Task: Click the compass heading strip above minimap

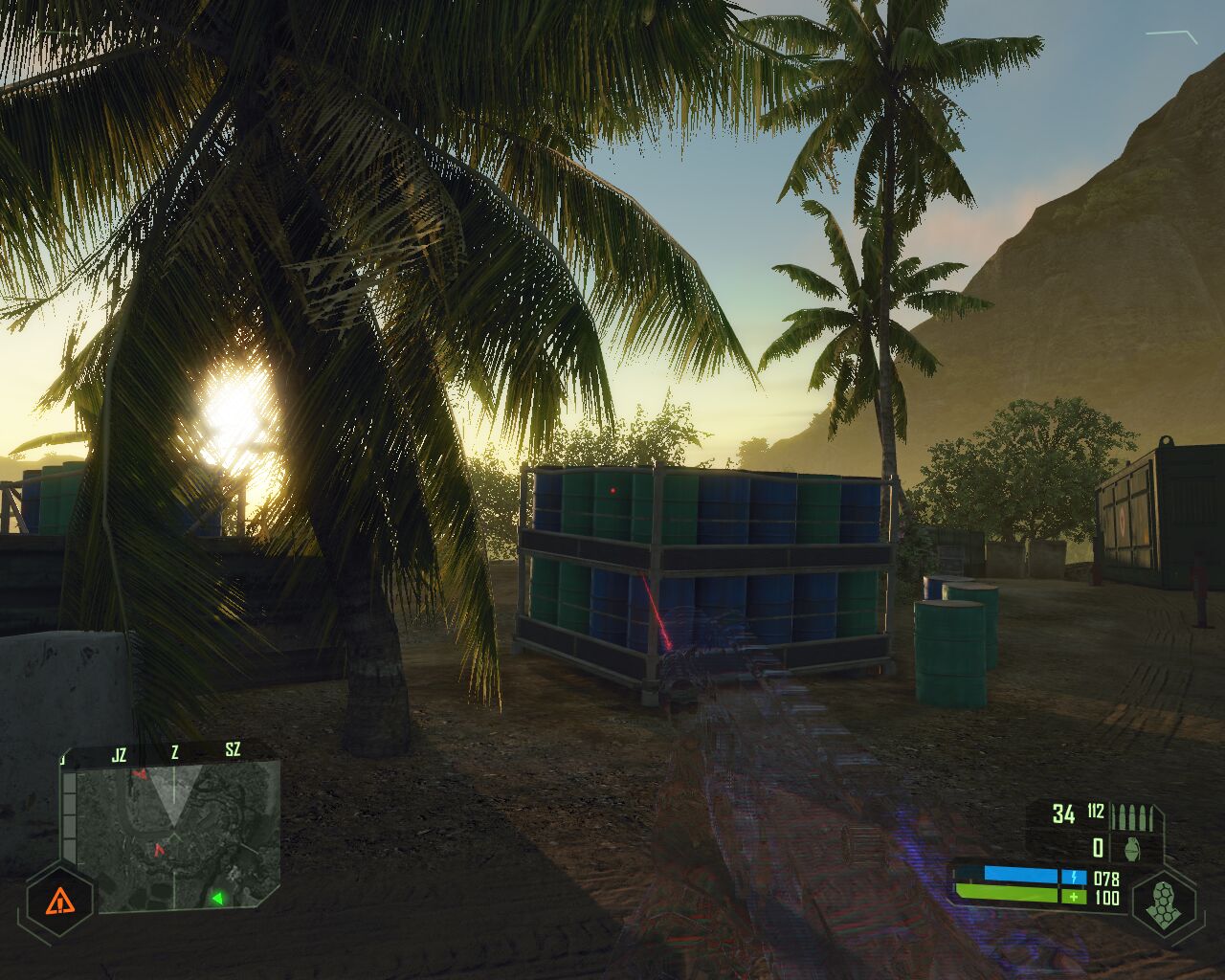Action: (172, 754)
